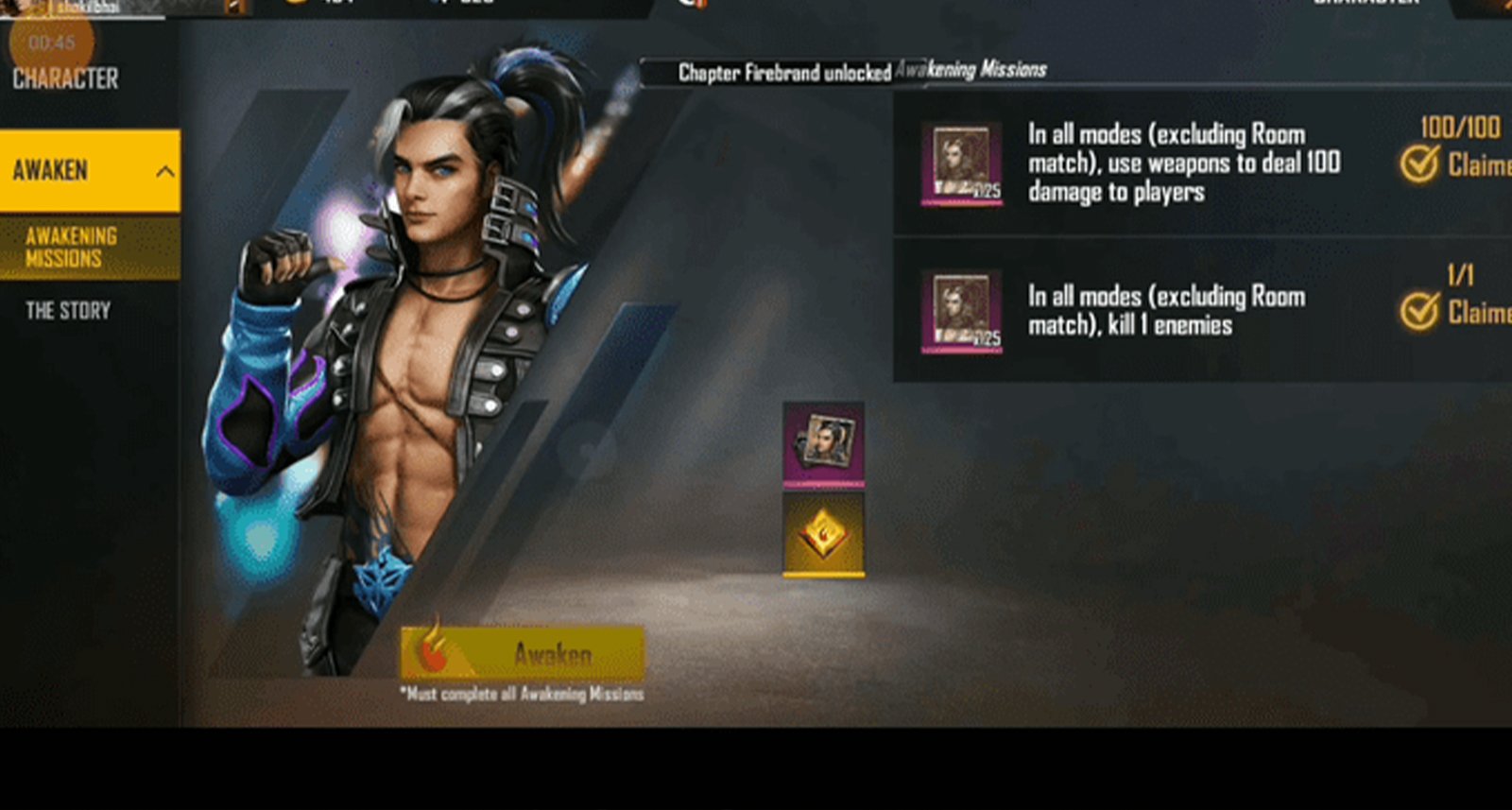Select the Kelly character fragment icon in first mission
1512x810 pixels.
[959, 164]
